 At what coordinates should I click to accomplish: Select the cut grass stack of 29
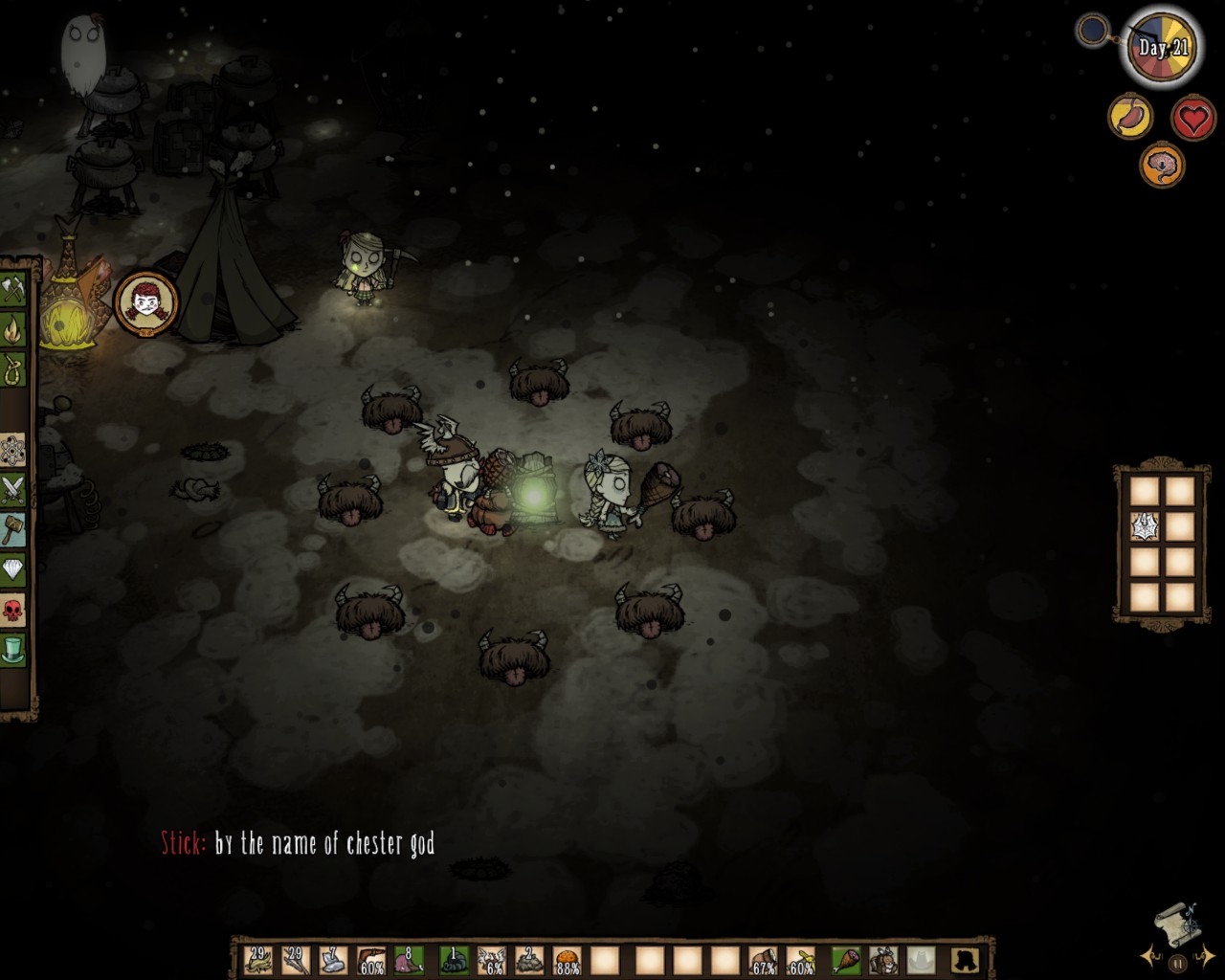pyautogui.click(x=257, y=959)
